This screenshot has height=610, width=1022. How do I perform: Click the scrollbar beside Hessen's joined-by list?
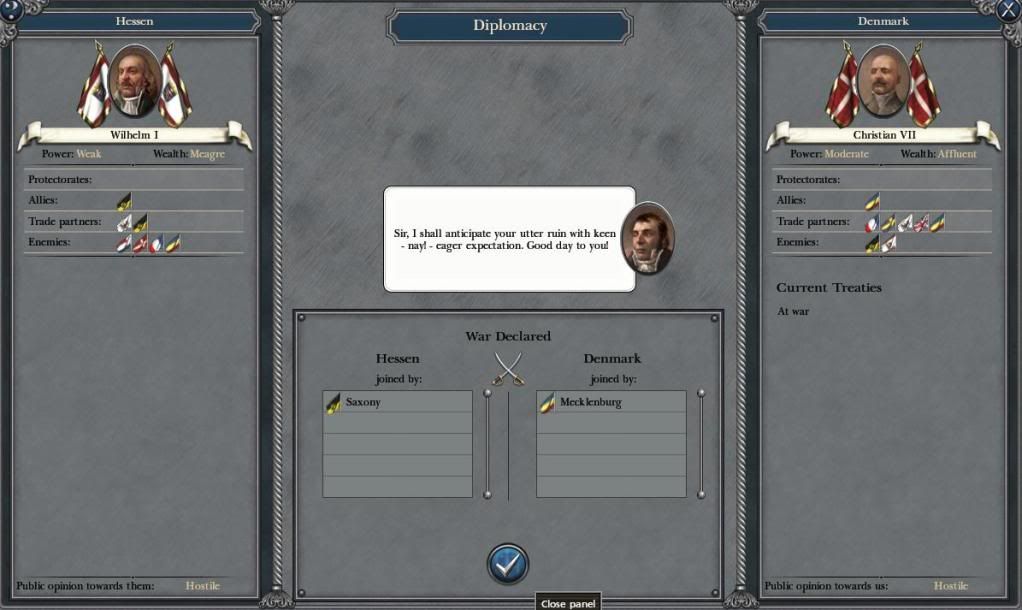pyautogui.click(x=487, y=444)
